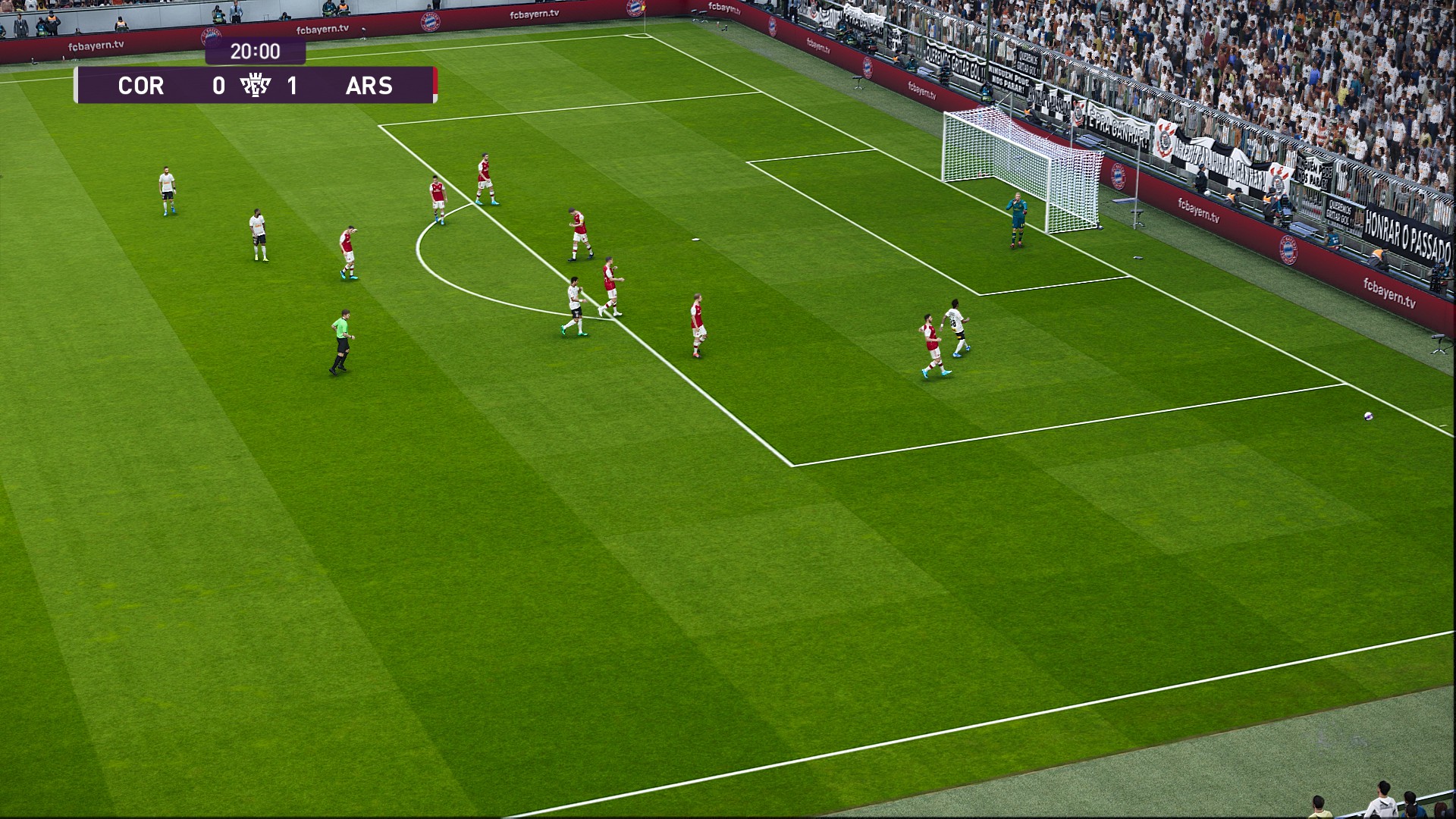Click the COR team abbreviation on the scoreboard
This screenshot has width=1456, height=819.
[143, 85]
